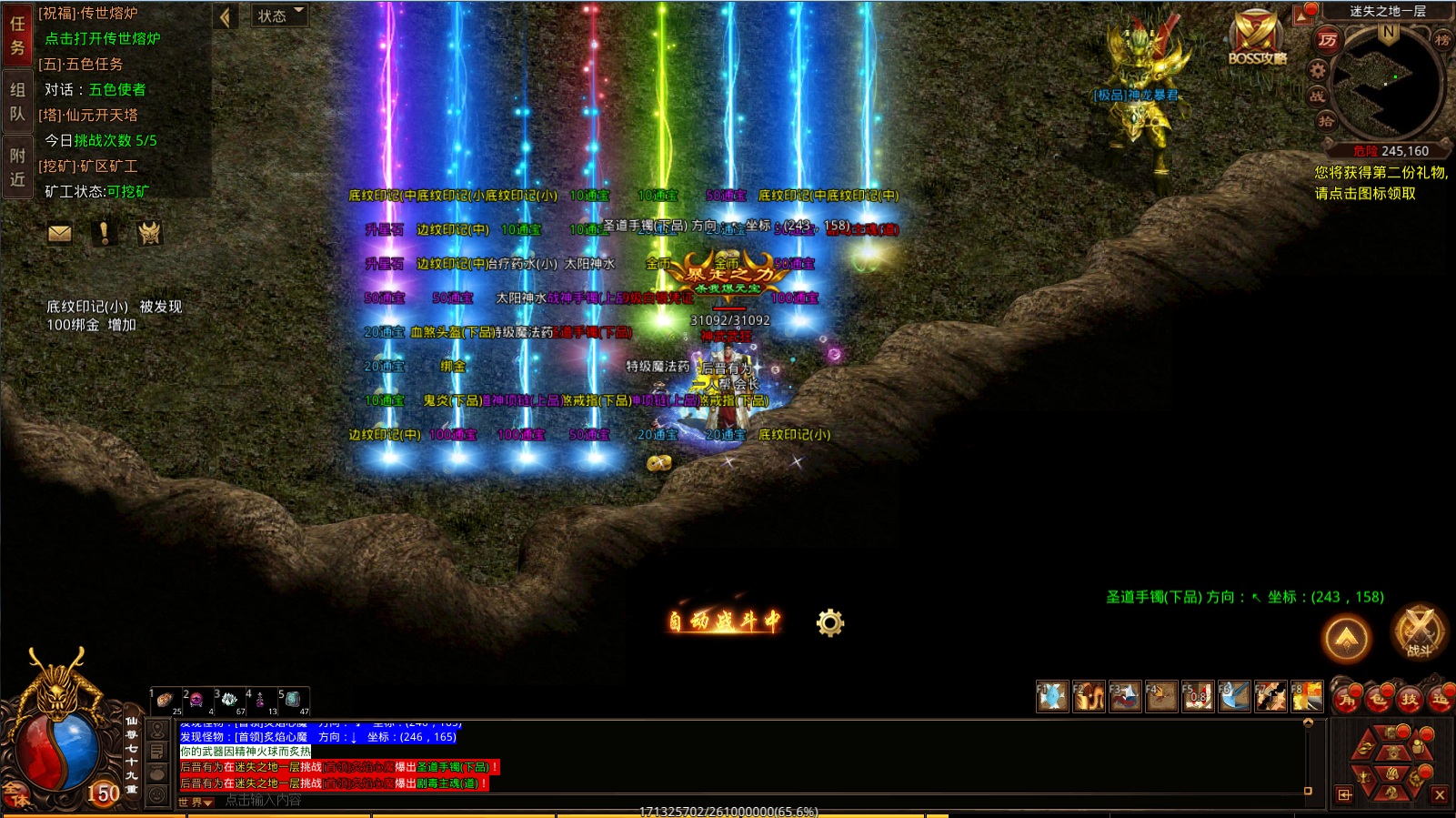Open the circular minimap
The height and width of the screenshot is (818, 1456).
1387,84
